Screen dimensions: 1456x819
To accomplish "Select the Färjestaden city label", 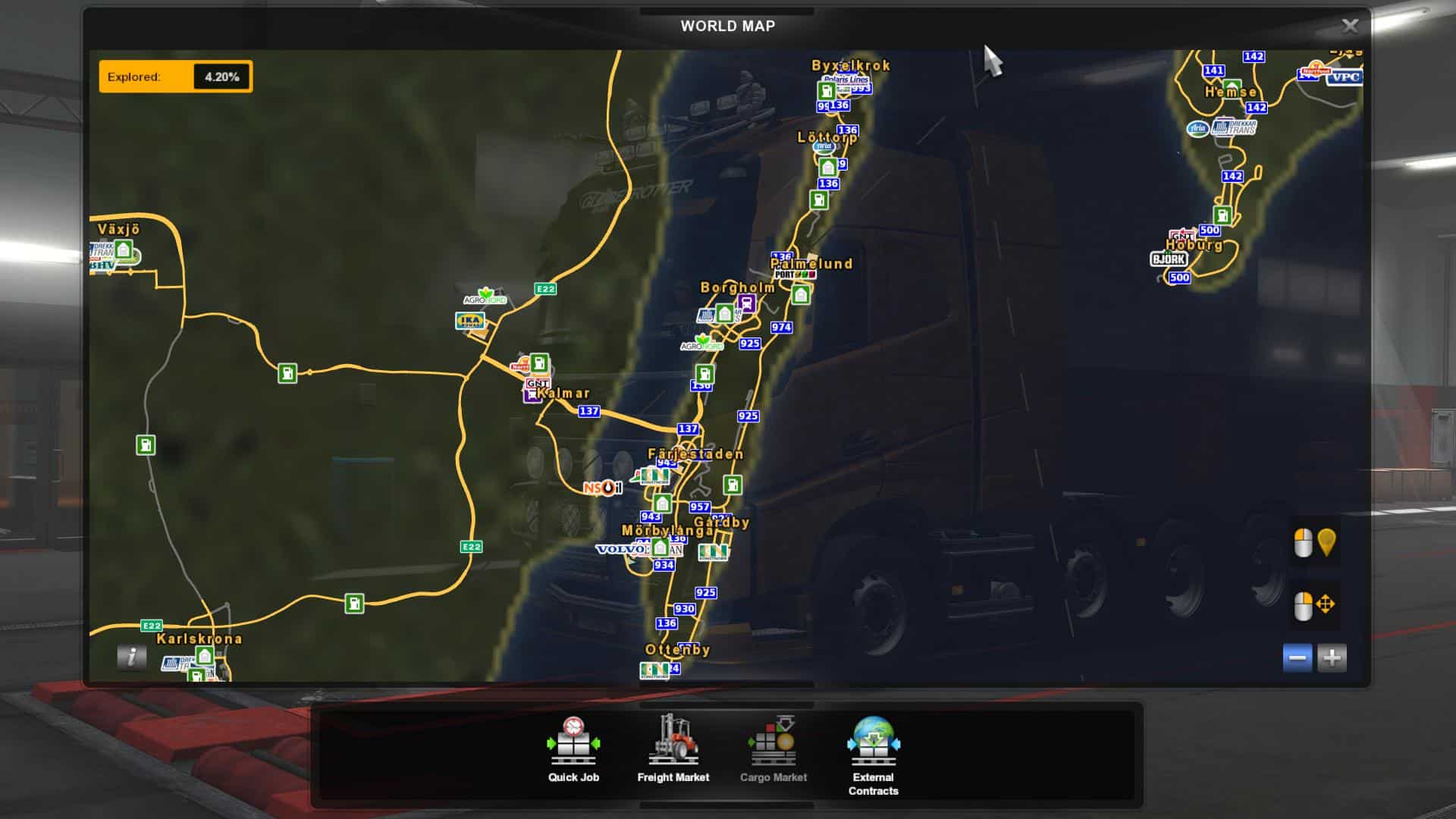I will [x=695, y=454].
